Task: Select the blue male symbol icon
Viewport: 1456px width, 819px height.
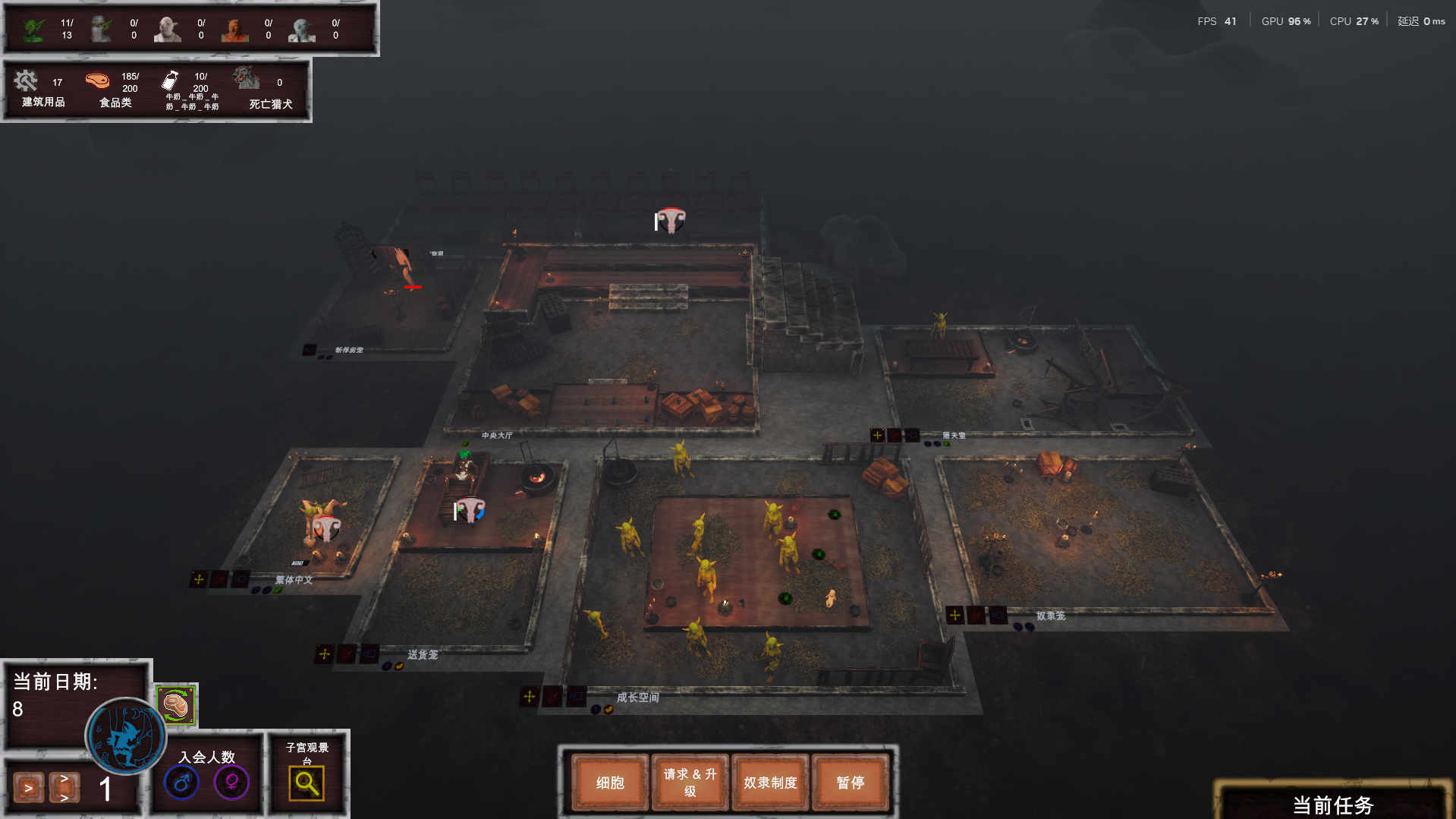Action: [182, 783]
